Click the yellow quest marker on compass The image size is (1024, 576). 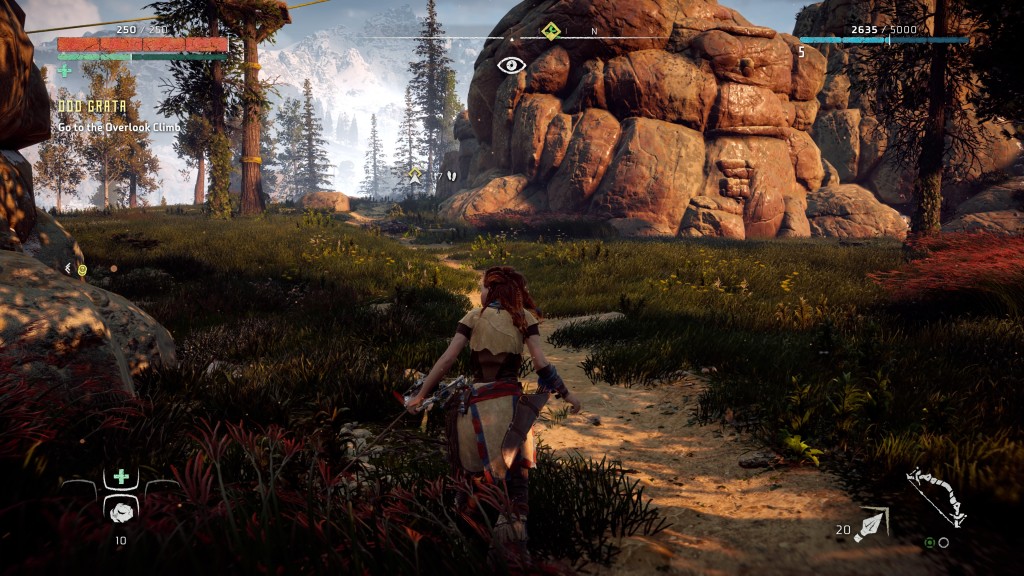(550, 31)
